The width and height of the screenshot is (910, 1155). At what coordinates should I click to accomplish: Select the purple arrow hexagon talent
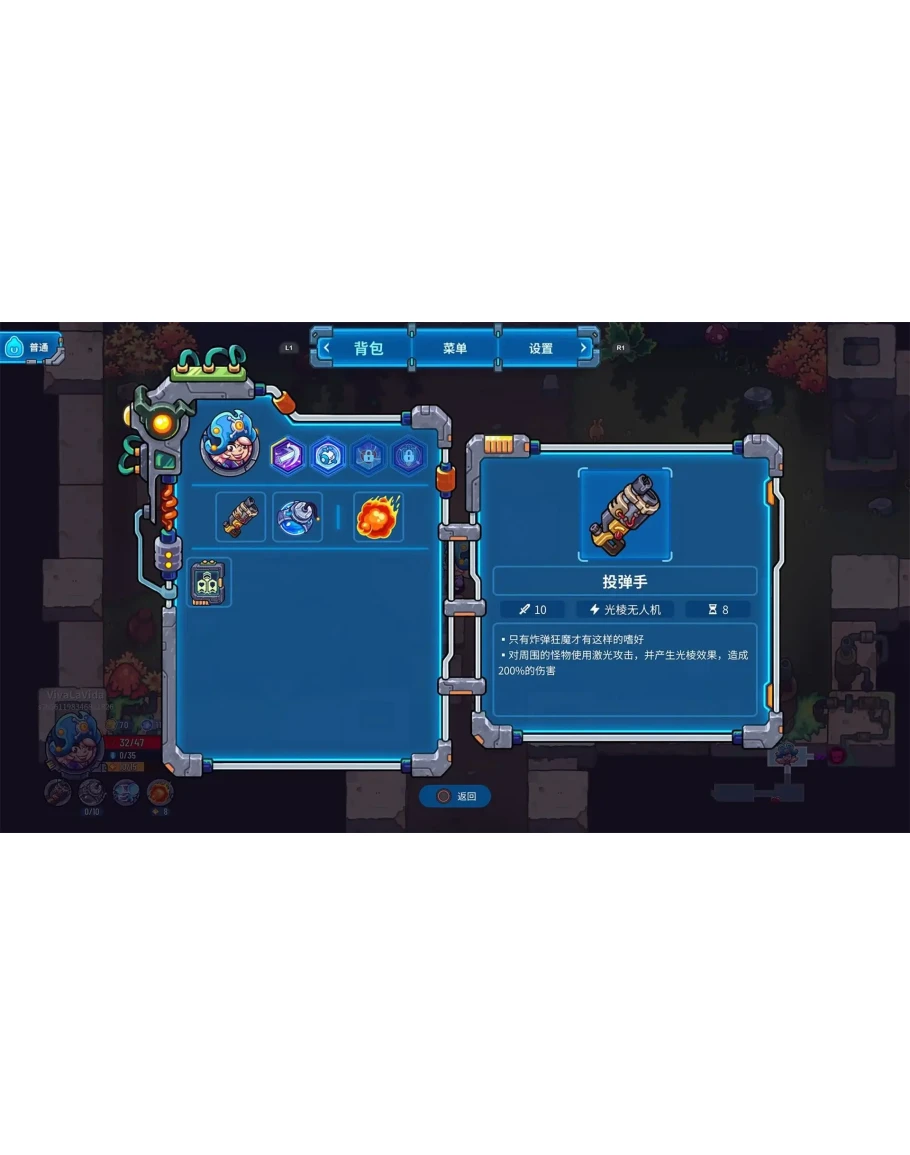[x=288, y=456]
